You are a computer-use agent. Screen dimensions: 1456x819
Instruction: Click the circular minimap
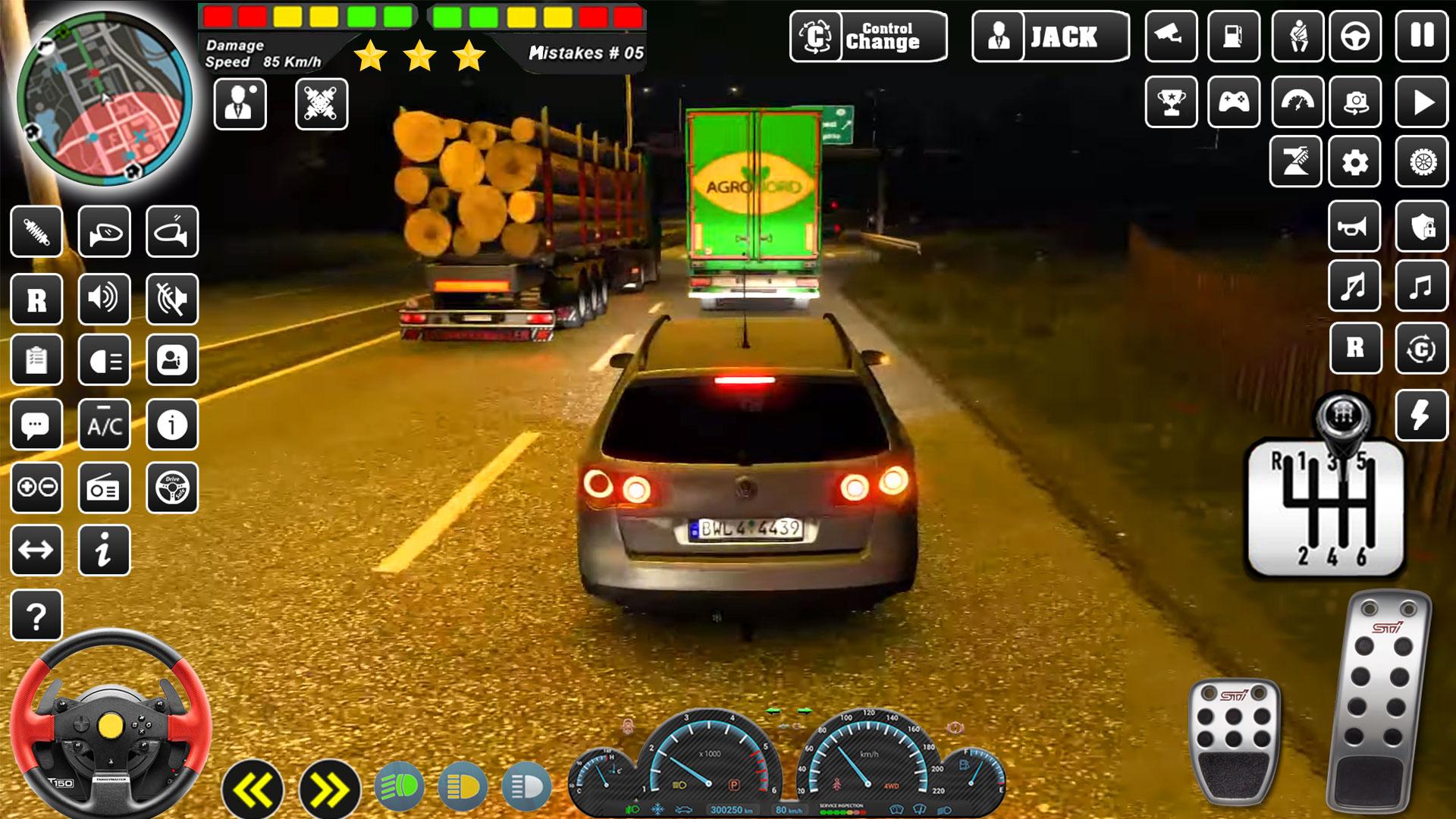point(105,99)
